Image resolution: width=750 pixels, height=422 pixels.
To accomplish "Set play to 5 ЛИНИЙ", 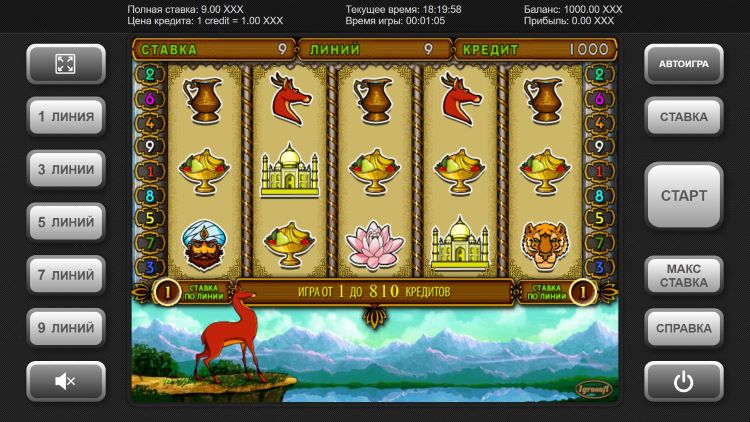I will [66, 222].
